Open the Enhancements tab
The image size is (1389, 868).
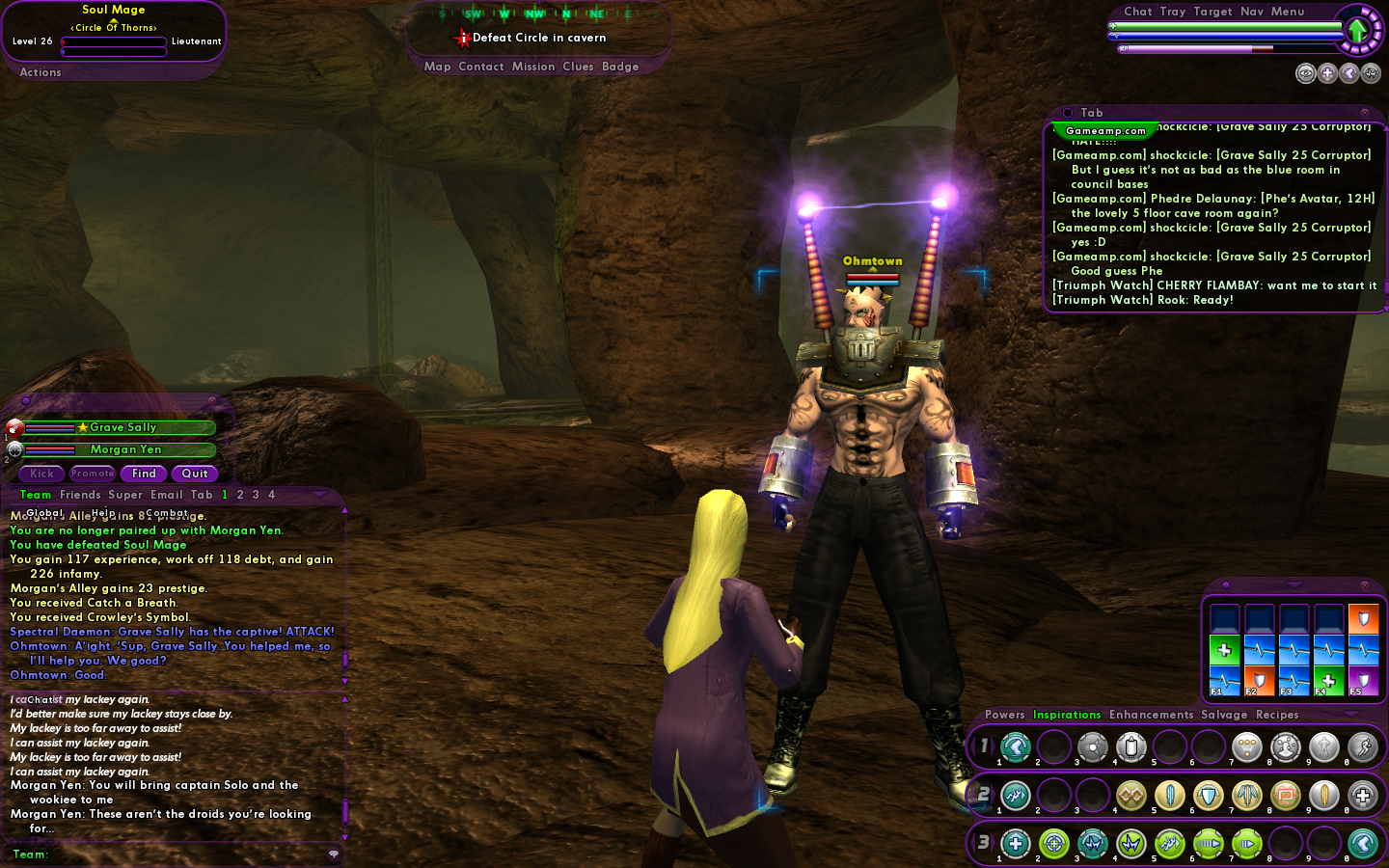click(x=1151, y=715)
